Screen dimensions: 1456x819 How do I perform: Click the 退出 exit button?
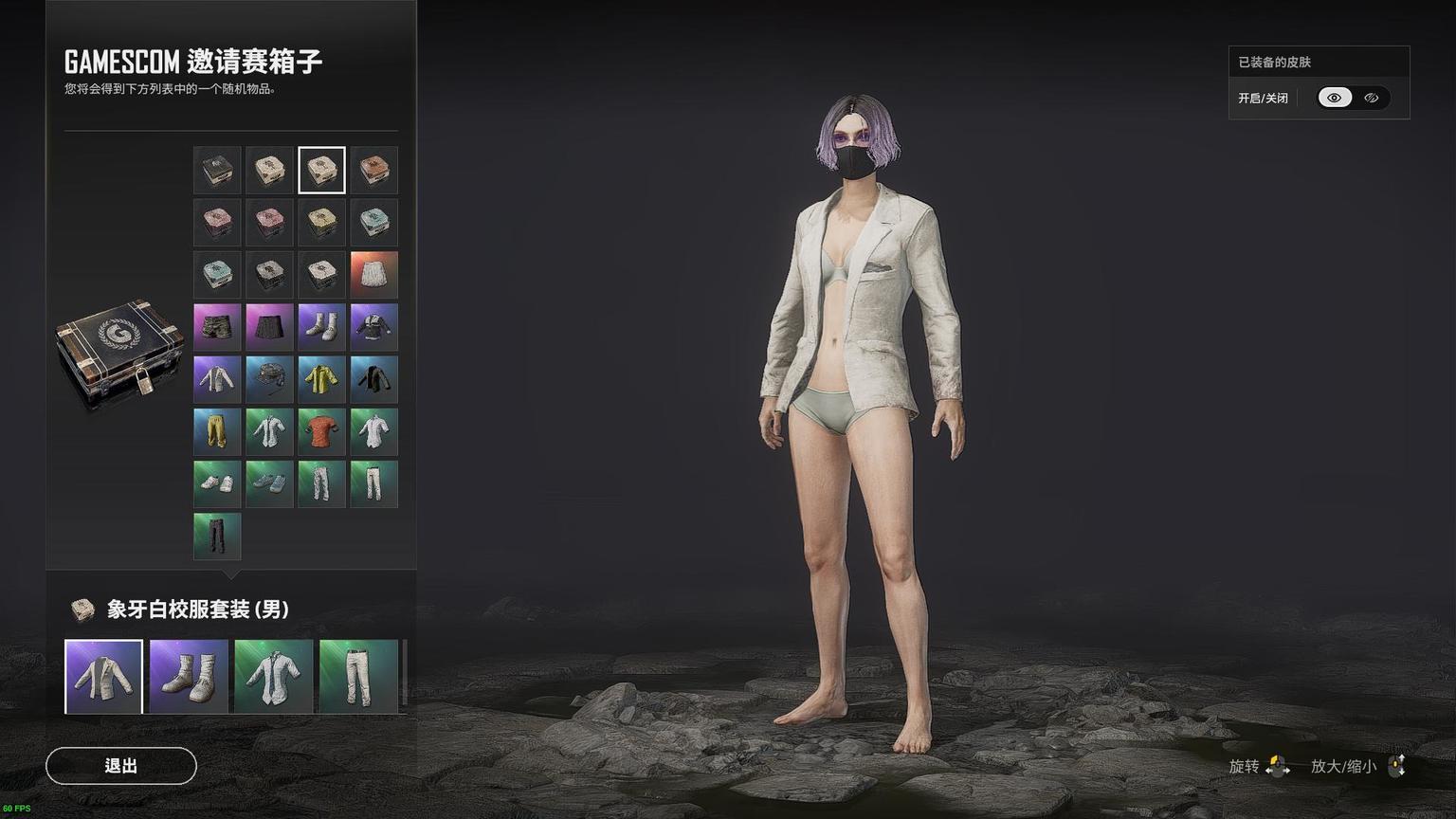[121, 766]
